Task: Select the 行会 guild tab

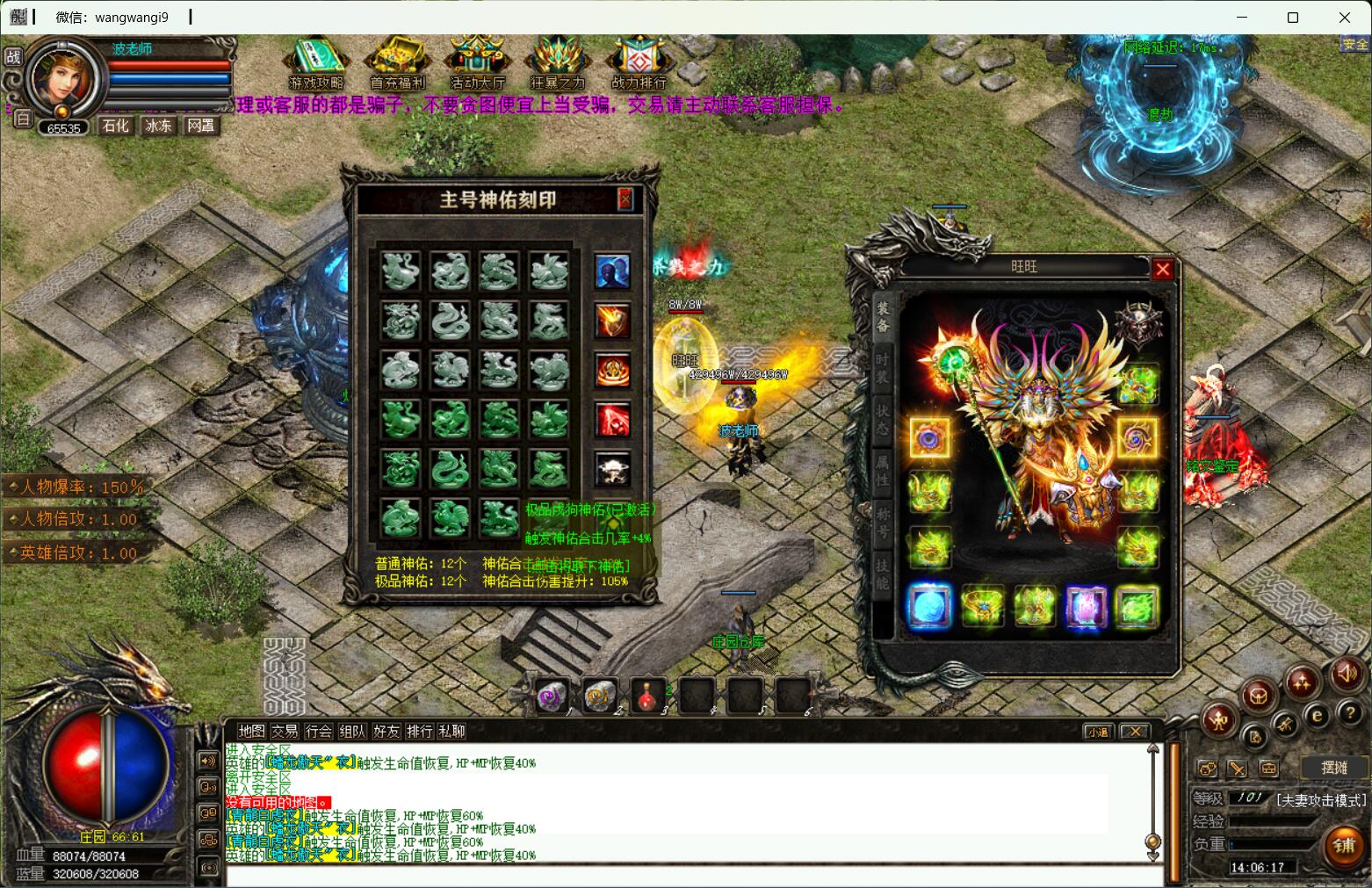Action: 318,731
